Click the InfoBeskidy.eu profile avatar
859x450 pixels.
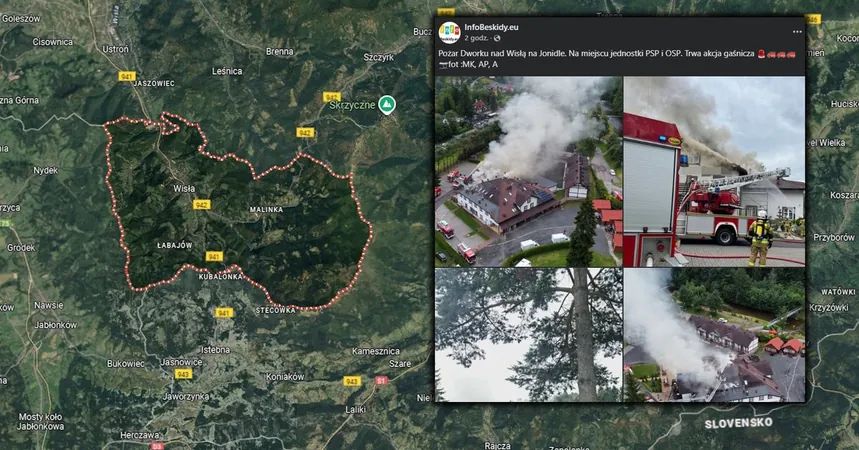(449, 32)
